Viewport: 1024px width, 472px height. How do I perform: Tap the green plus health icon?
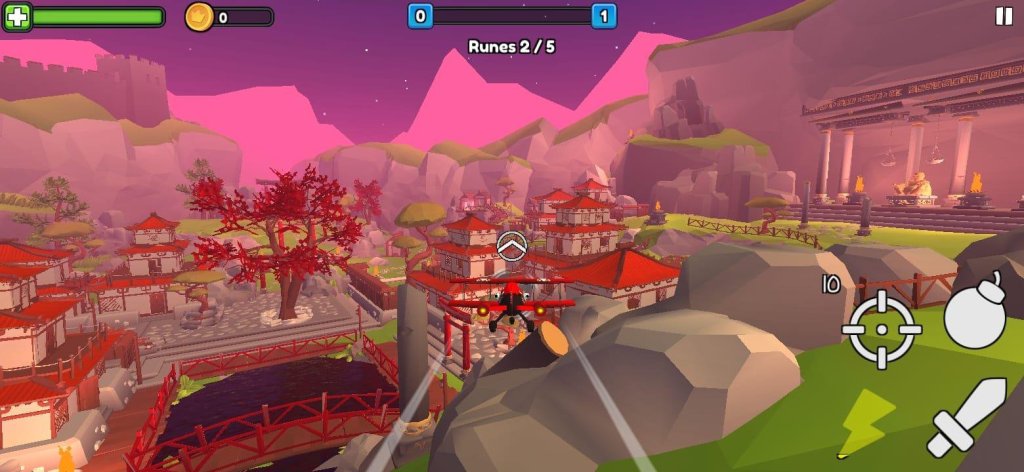17,17
